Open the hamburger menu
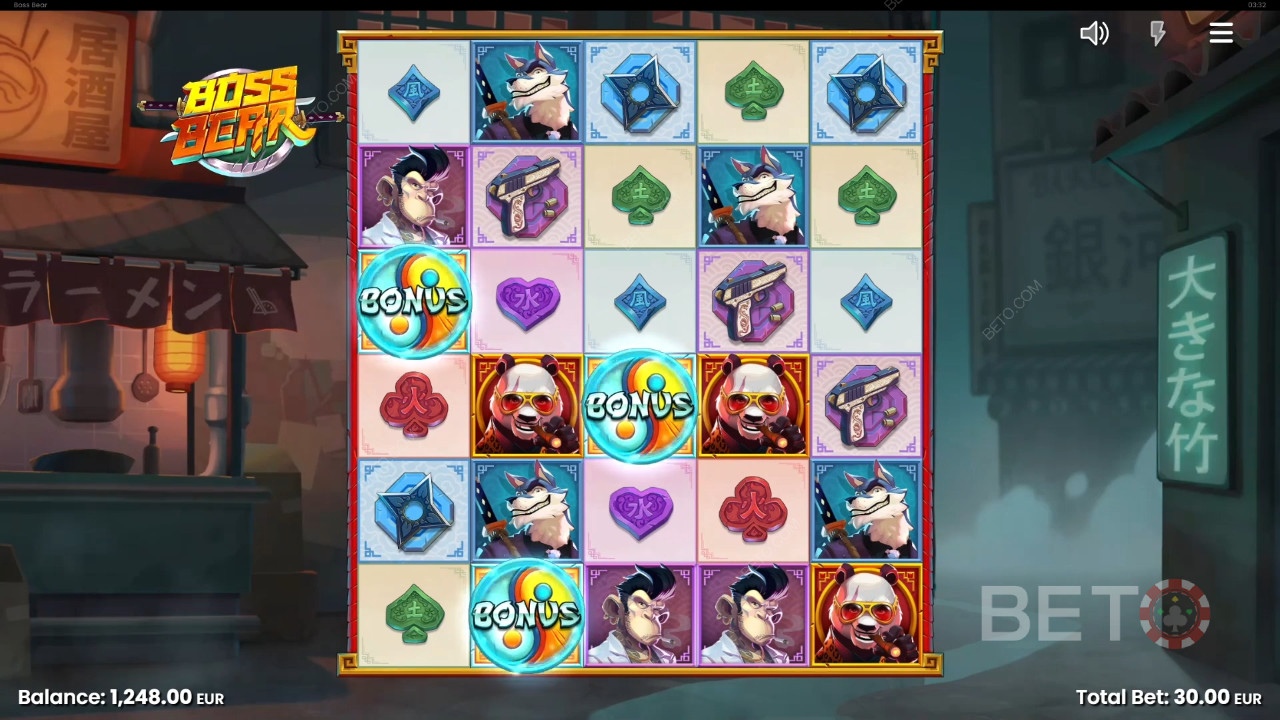 tap(1221, 34)
